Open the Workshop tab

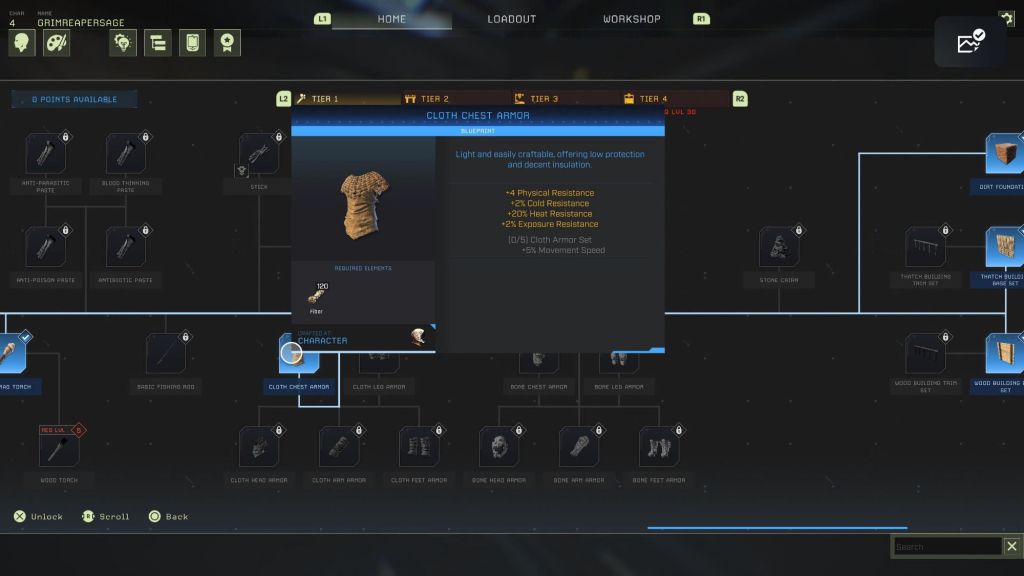[x=631, y=19]
